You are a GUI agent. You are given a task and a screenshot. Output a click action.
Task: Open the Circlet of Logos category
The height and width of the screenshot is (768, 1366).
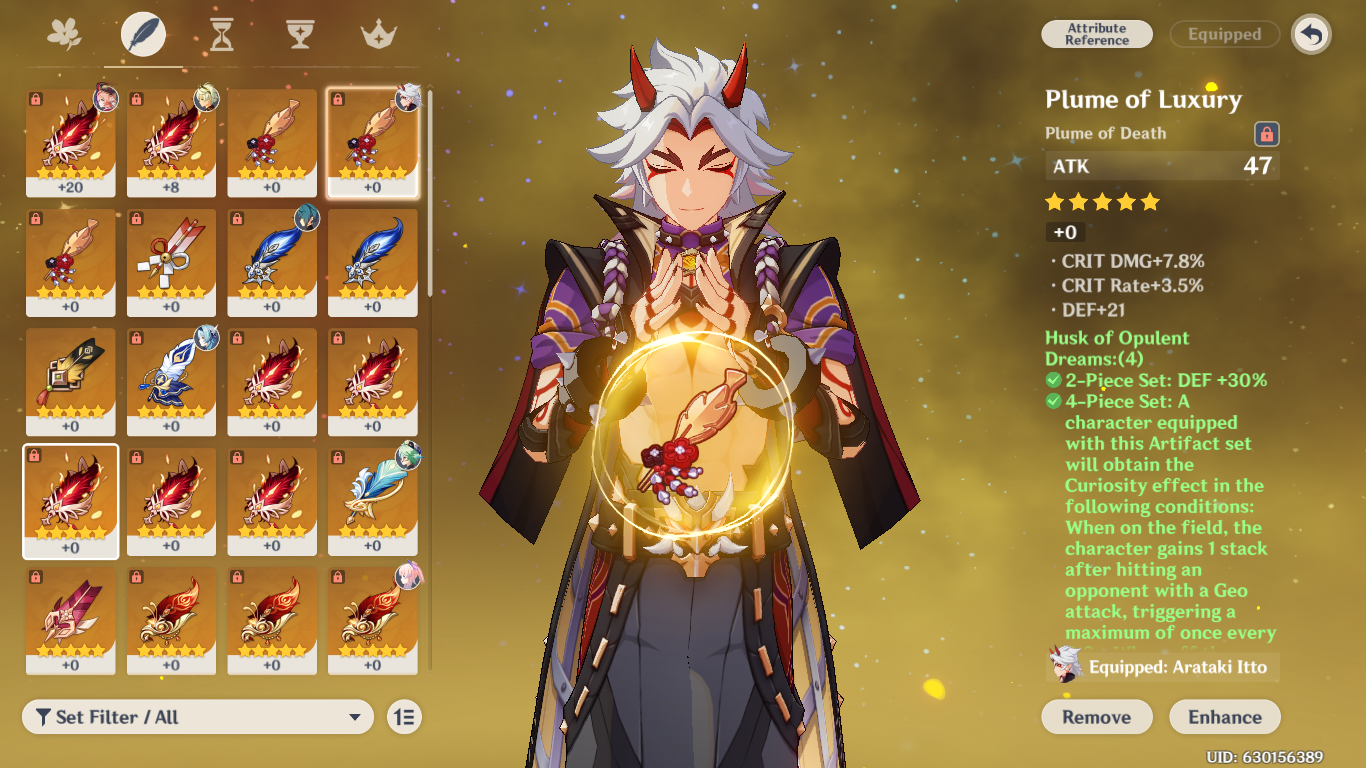(x=380, y=33)
